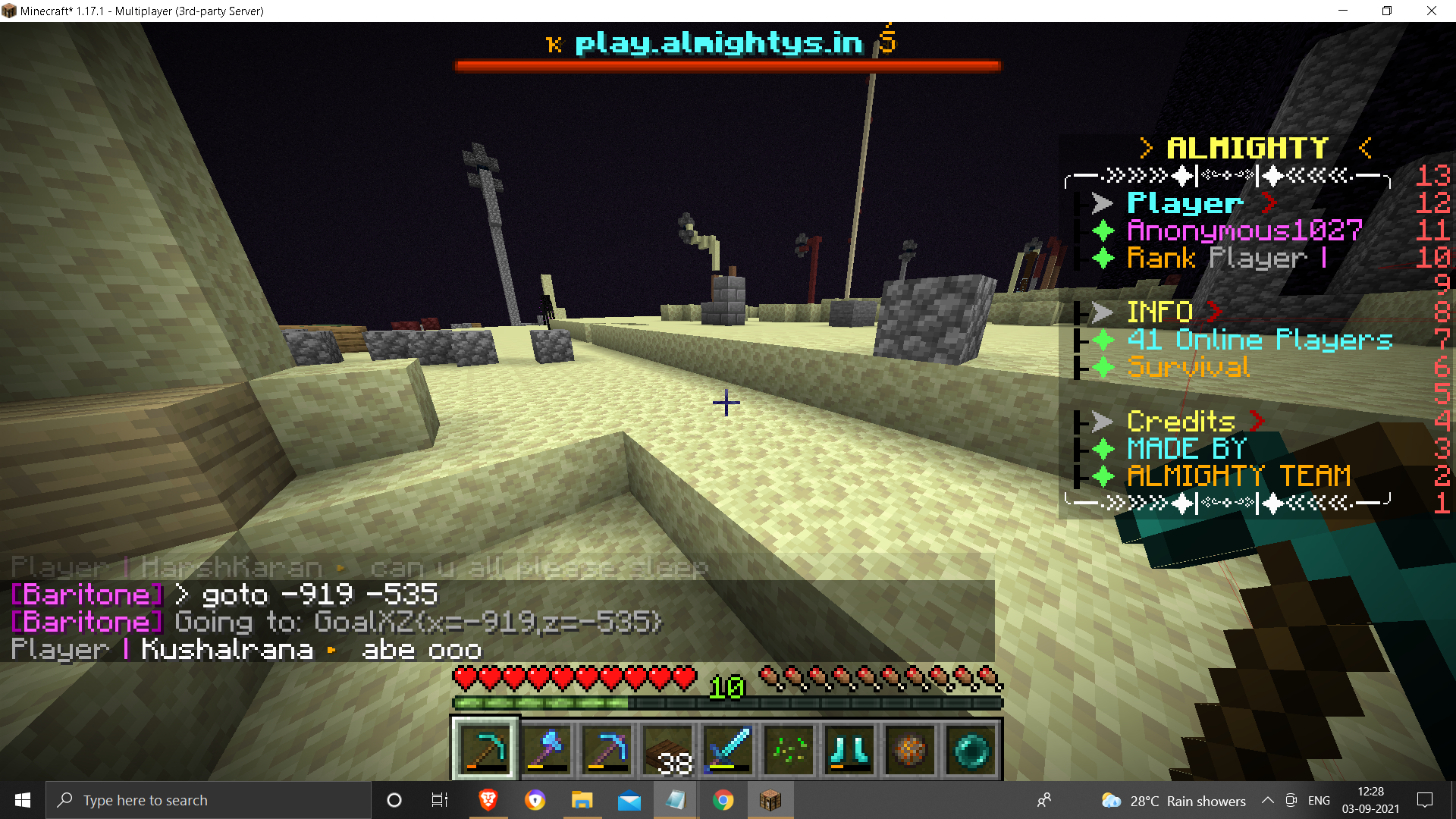Select the enchanted diamond axe in the hotbar
The image size is (1456, 819).
point(546,751)
